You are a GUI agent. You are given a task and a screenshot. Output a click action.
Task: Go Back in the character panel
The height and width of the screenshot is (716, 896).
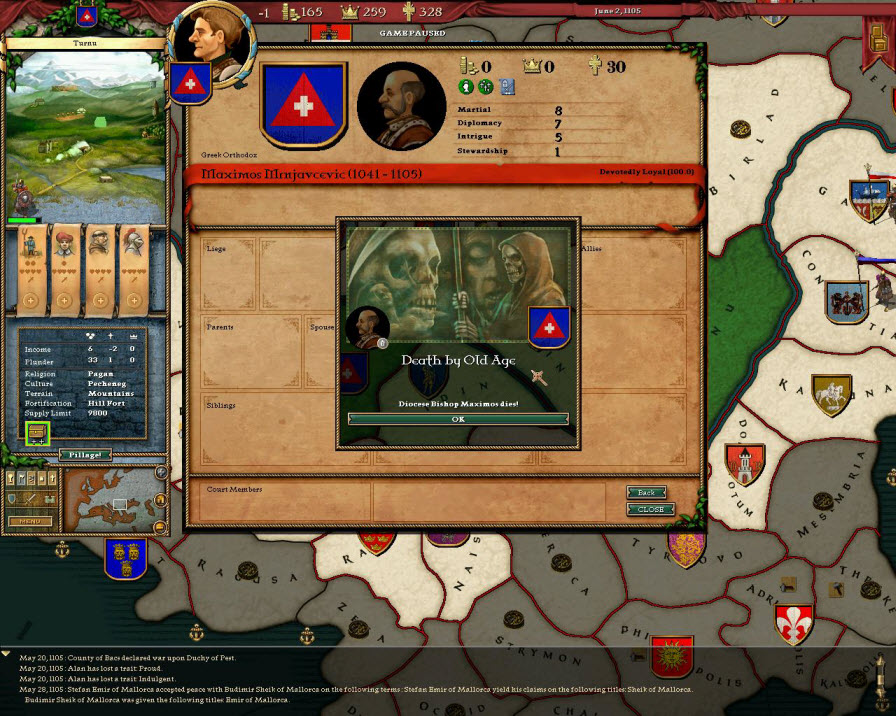click(x=646, y=493)
